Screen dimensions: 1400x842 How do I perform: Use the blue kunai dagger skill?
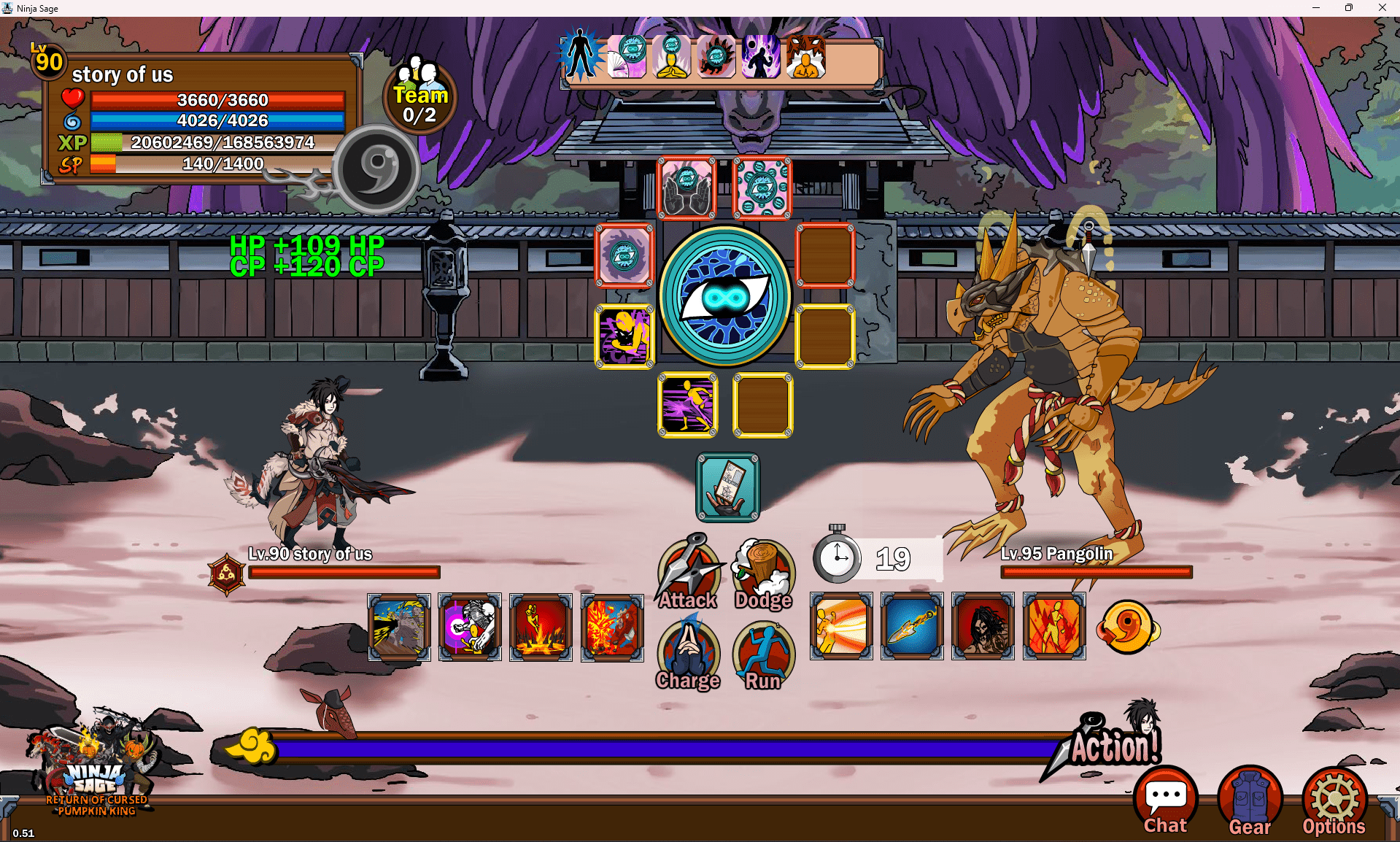[911, 627]
